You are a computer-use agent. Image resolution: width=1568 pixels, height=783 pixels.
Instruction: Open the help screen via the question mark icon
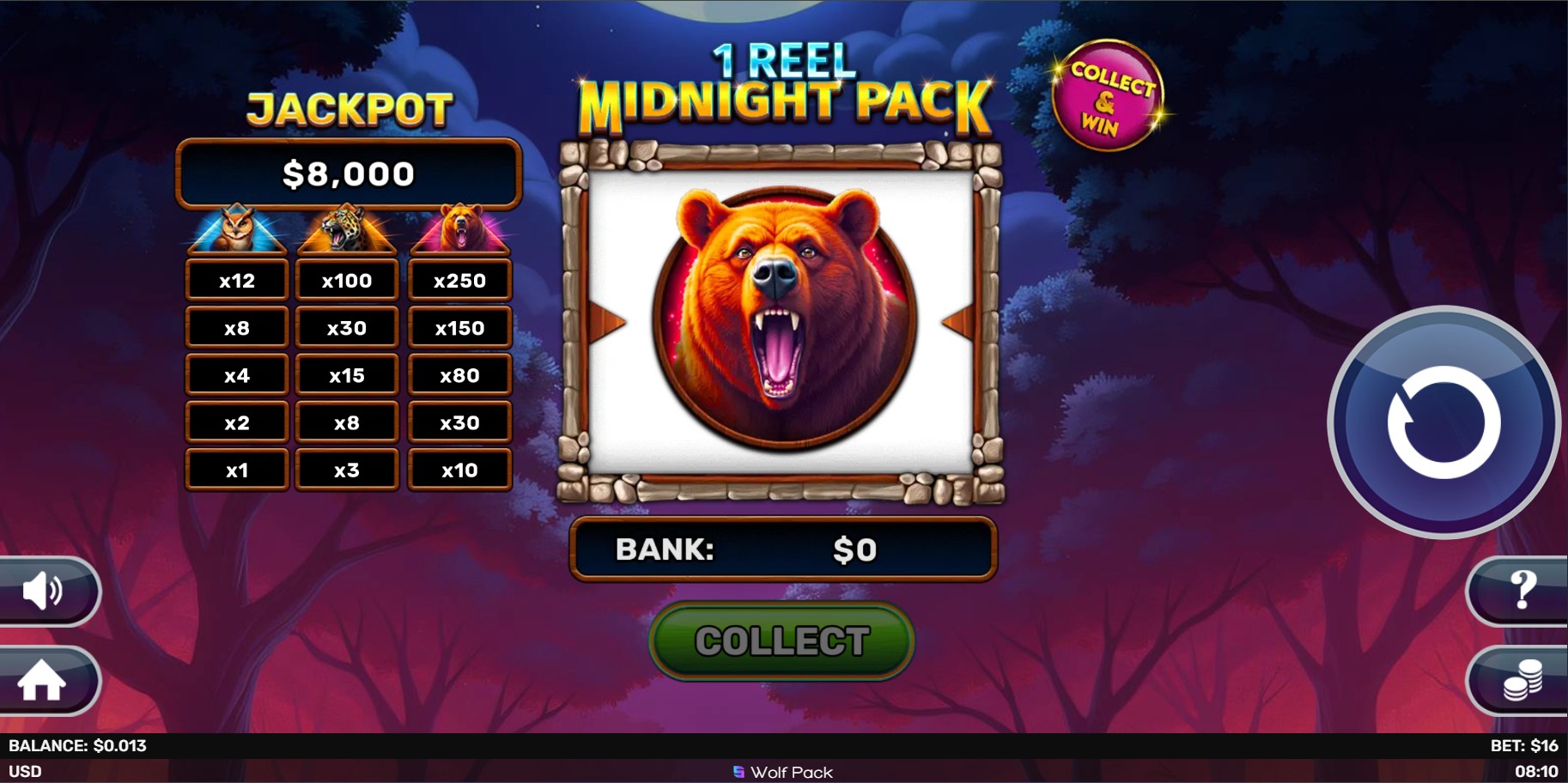(1522, 591)
